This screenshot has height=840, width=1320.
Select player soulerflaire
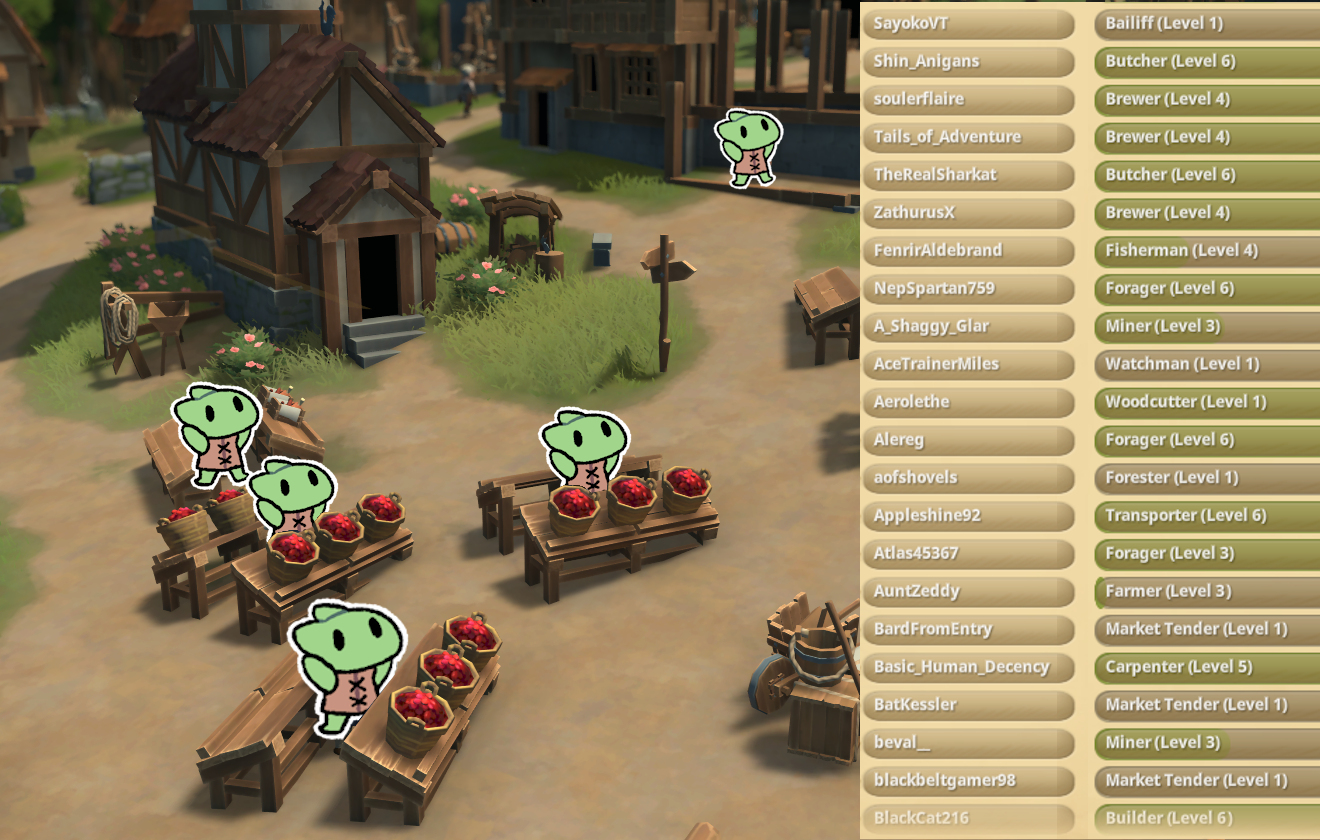[967, 99]
